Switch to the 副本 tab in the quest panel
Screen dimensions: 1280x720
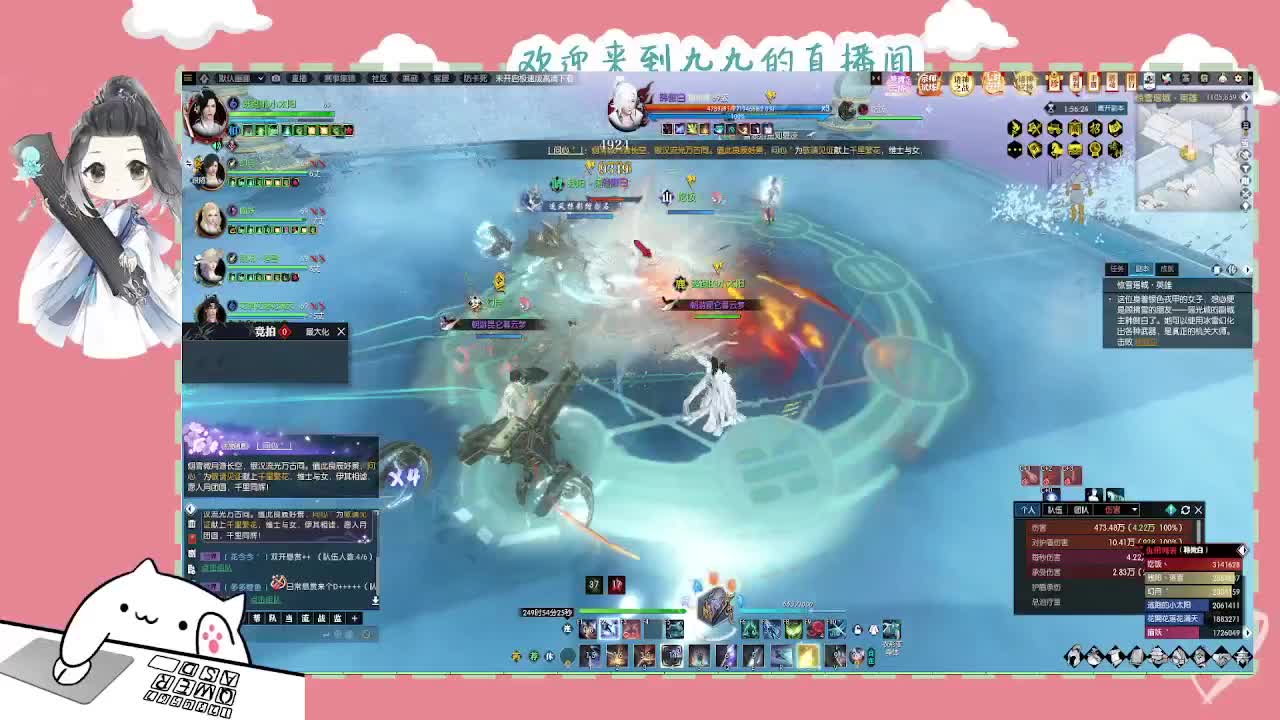pyautogui.click(x=1142, y=268)
